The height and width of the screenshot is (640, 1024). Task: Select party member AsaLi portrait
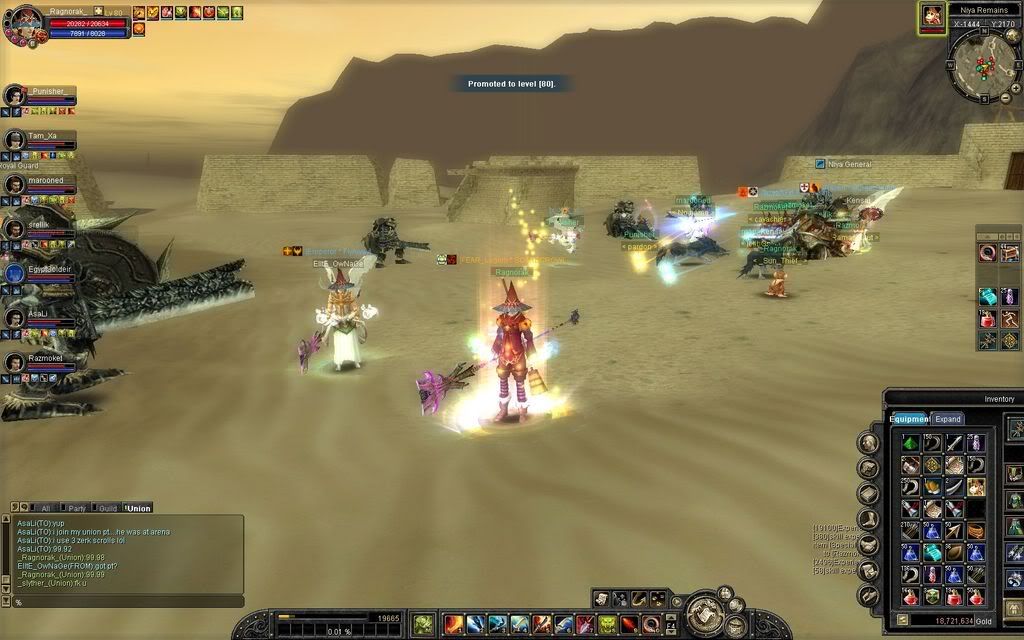(x=14, y=318)
